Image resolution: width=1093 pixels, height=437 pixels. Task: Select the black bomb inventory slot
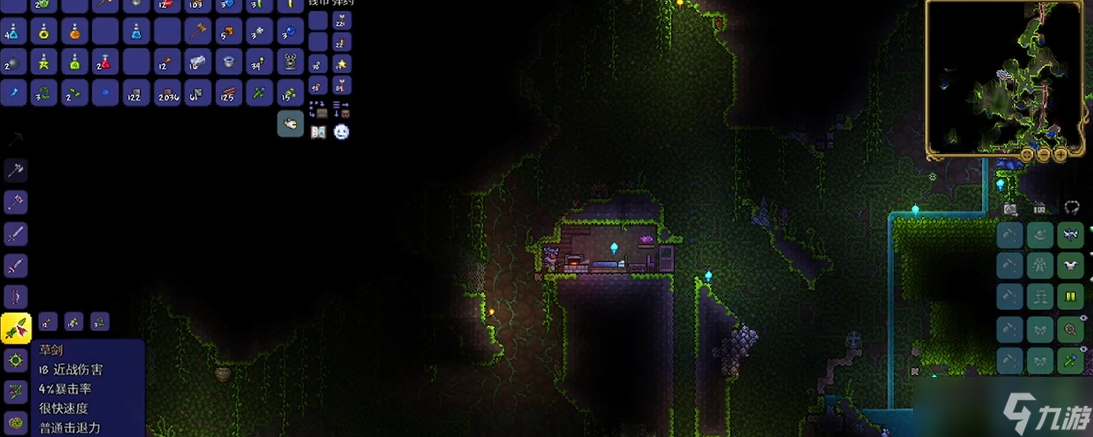point(12,62)
